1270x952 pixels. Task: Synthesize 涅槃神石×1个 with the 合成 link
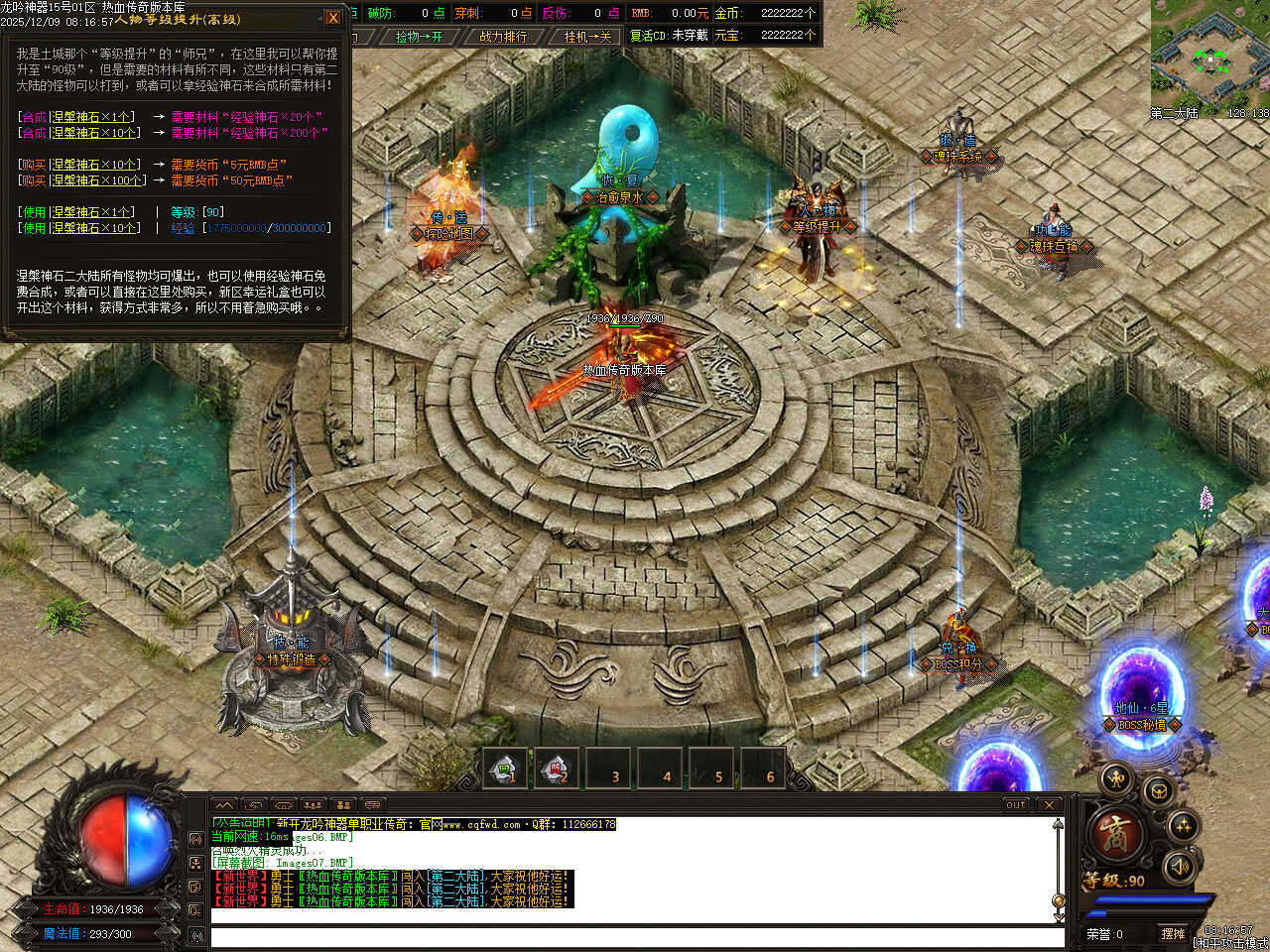(34, 117)
